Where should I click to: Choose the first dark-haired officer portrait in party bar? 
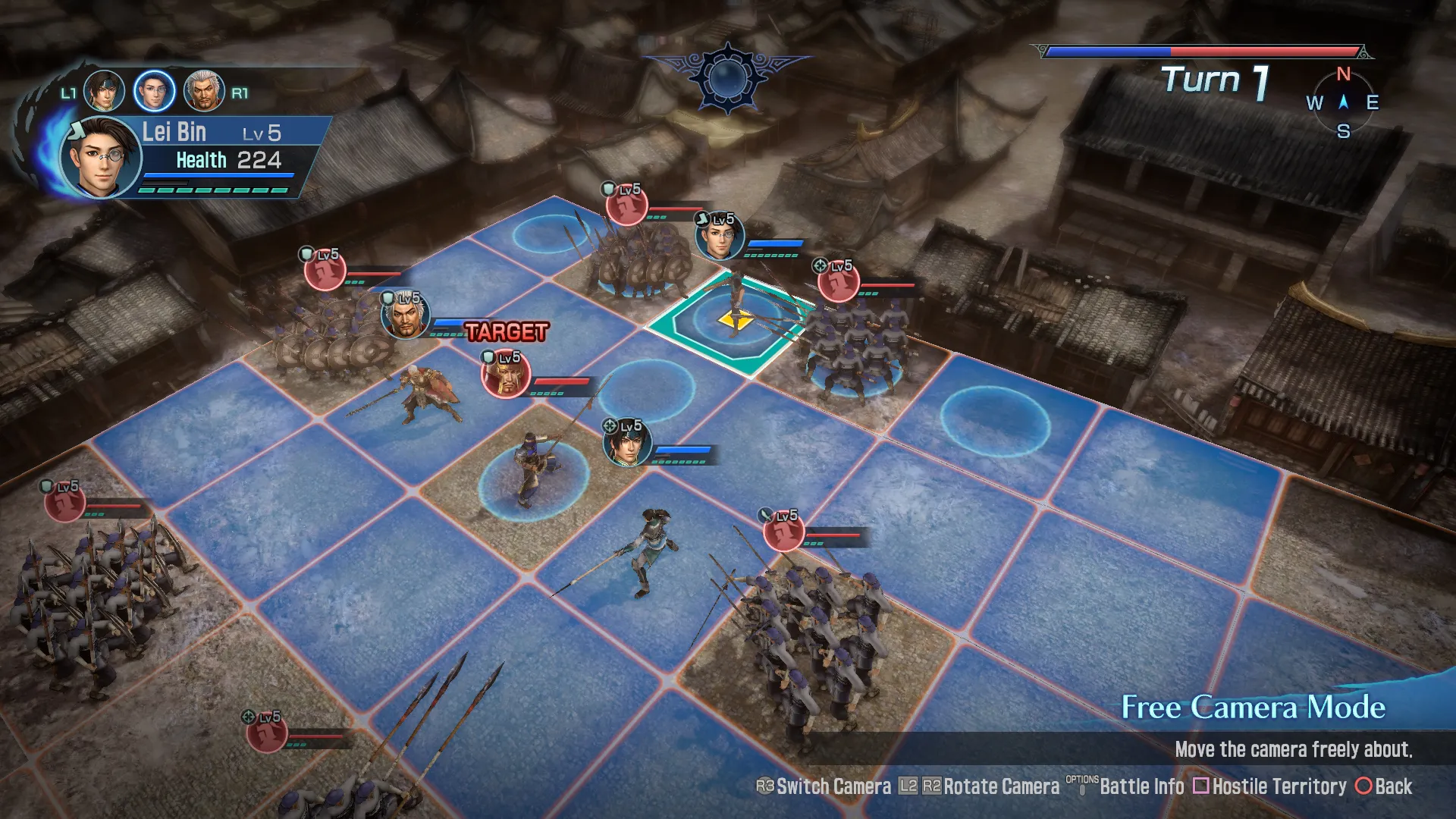coord(104,91)
